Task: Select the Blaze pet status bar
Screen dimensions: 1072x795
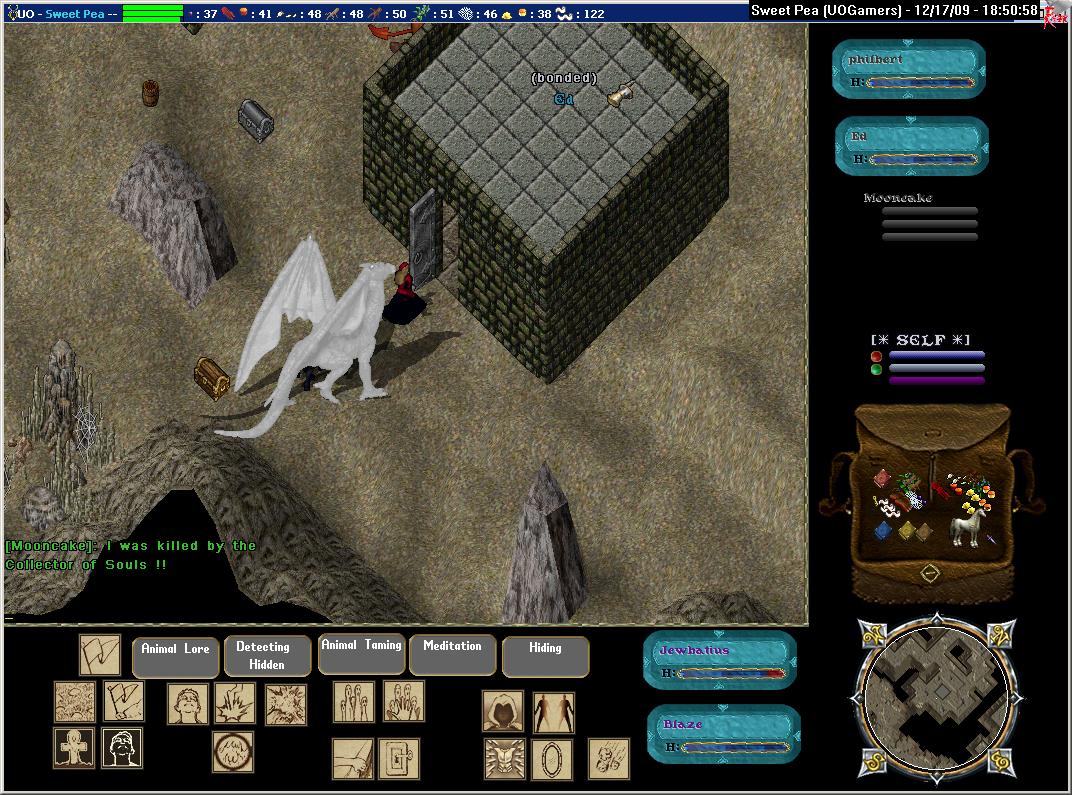Action: point(723,733)
